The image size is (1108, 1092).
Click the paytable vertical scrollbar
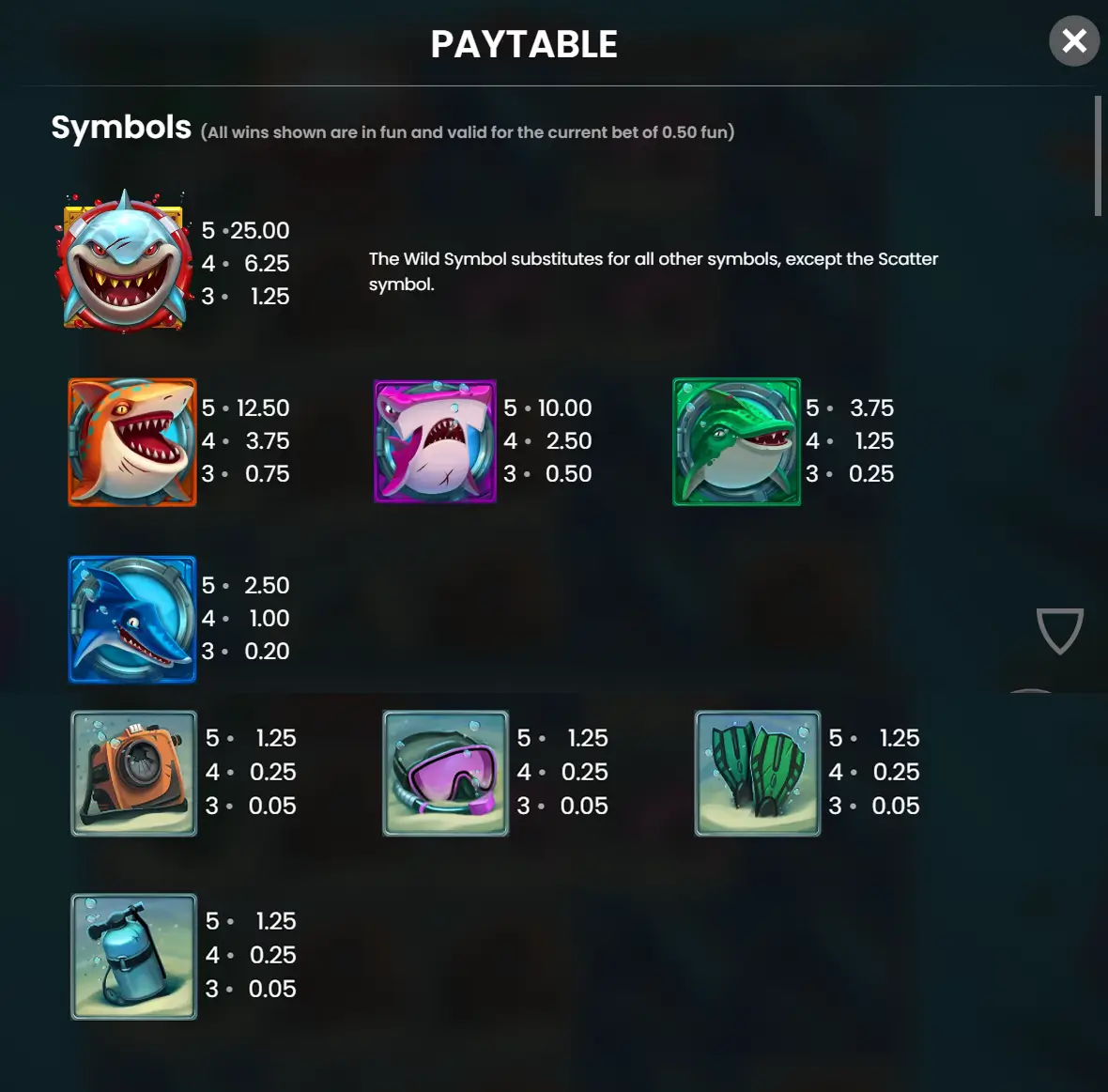click(x=1098, y=156)
